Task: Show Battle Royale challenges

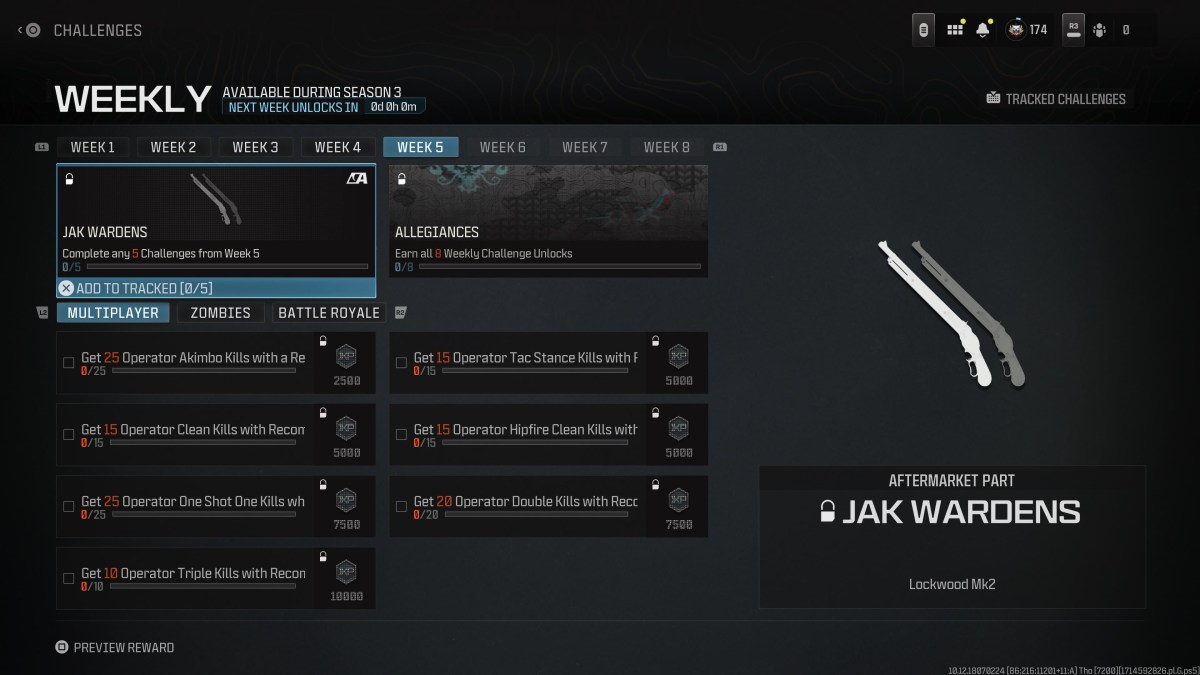Action: 328,313
